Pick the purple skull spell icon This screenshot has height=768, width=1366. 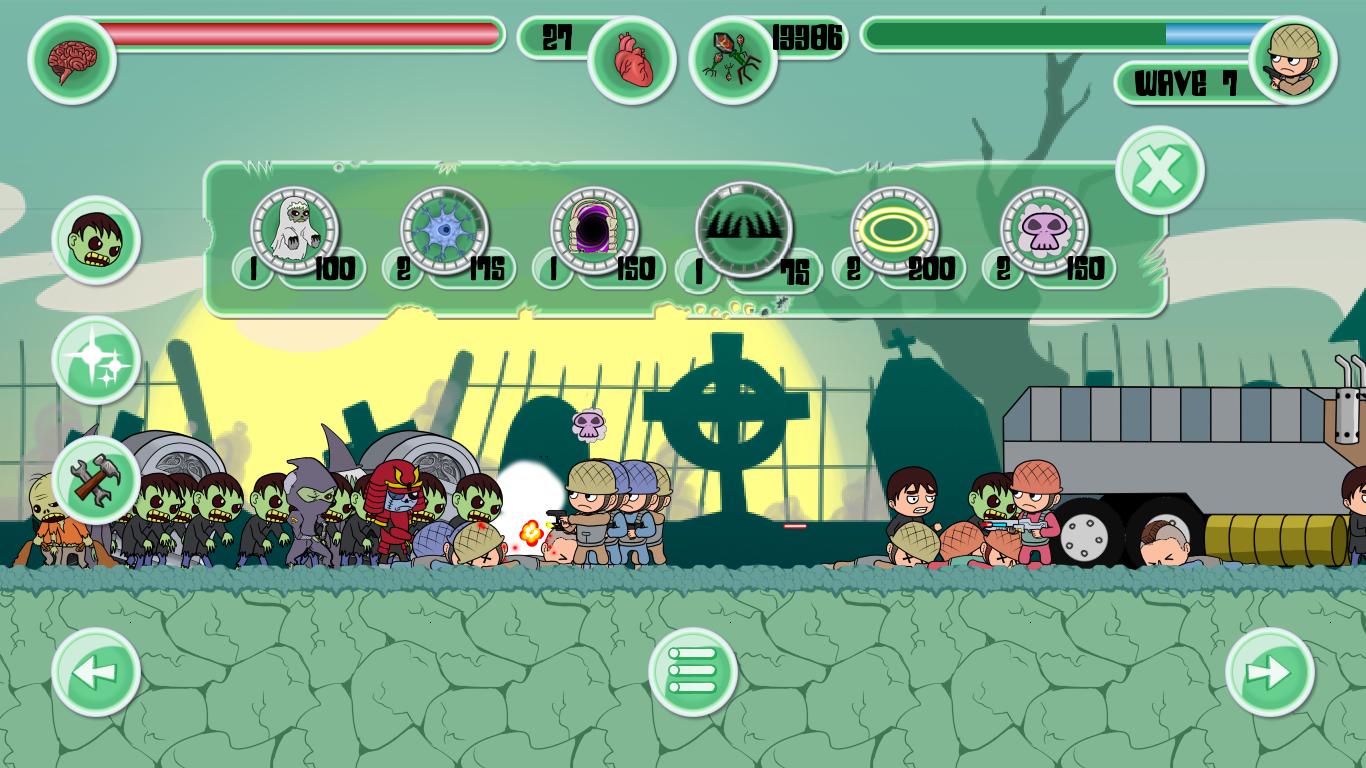(x=1044, y=231)
